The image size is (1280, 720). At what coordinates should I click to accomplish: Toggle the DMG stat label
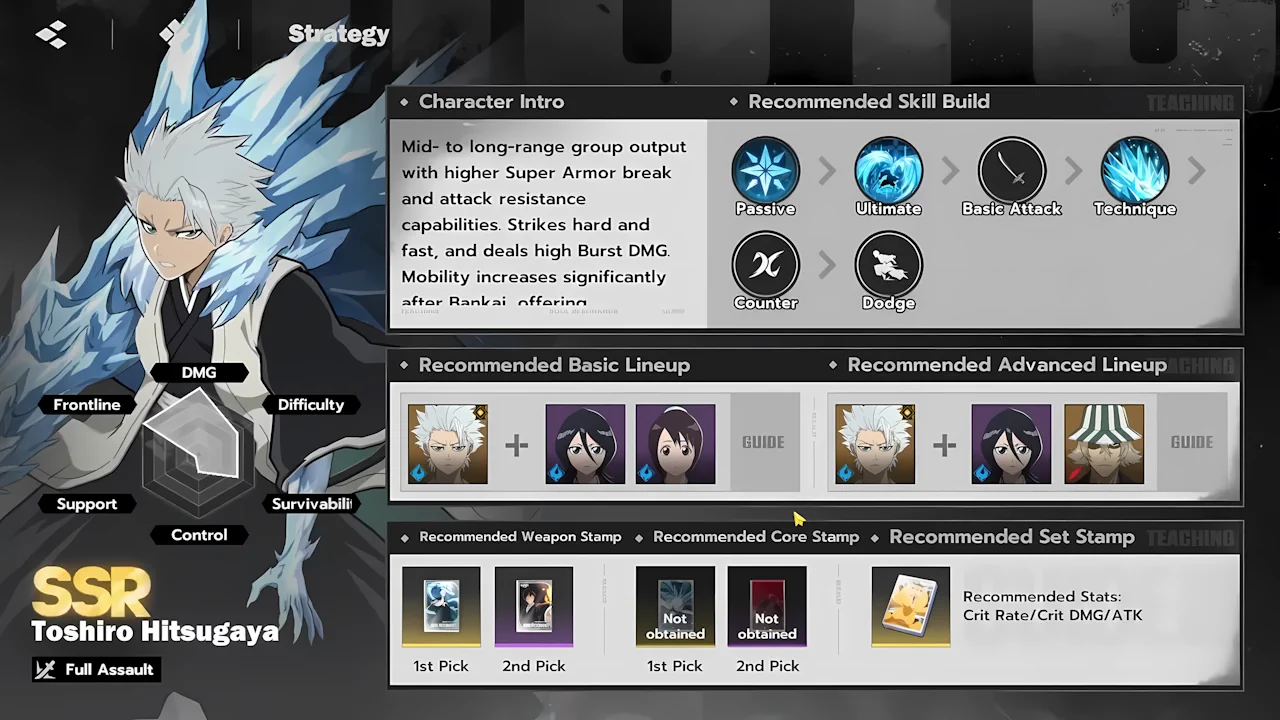[x=199, y=372]
